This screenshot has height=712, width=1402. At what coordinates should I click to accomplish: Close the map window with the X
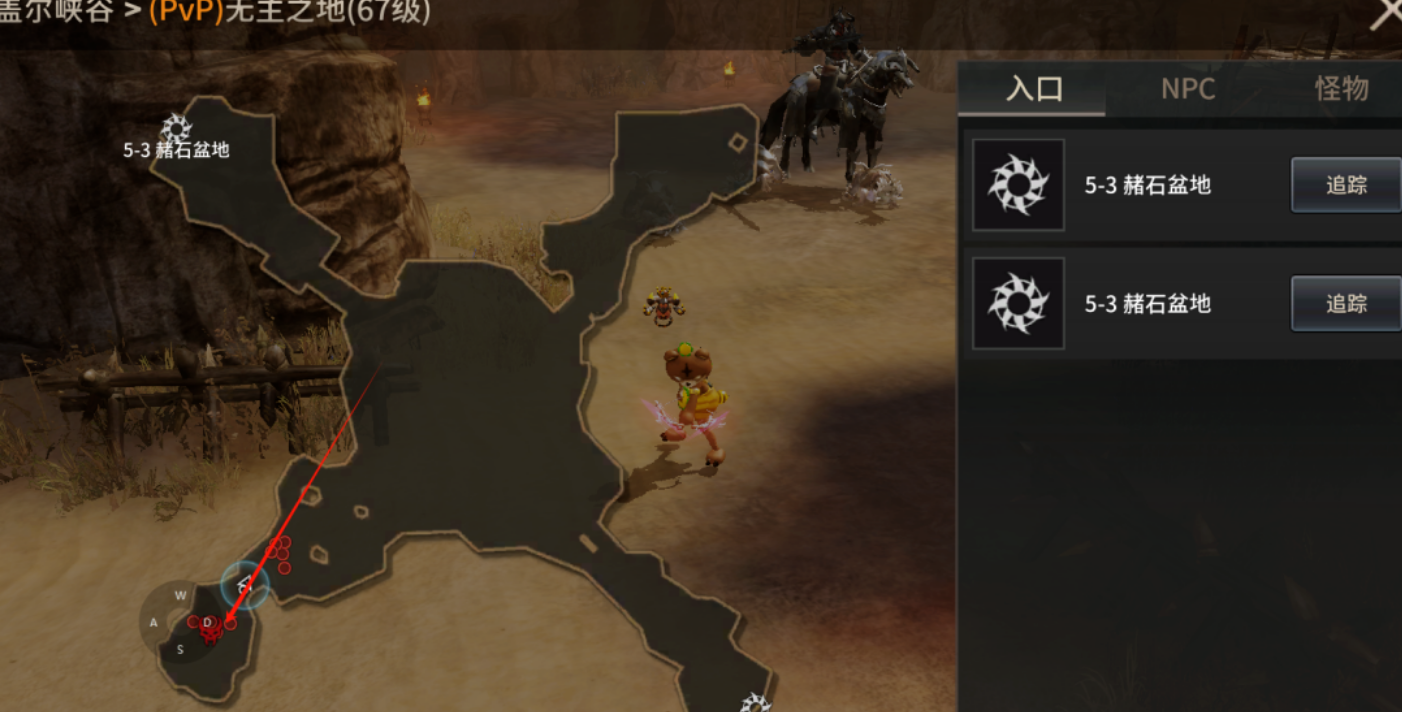coord(1385,15)
